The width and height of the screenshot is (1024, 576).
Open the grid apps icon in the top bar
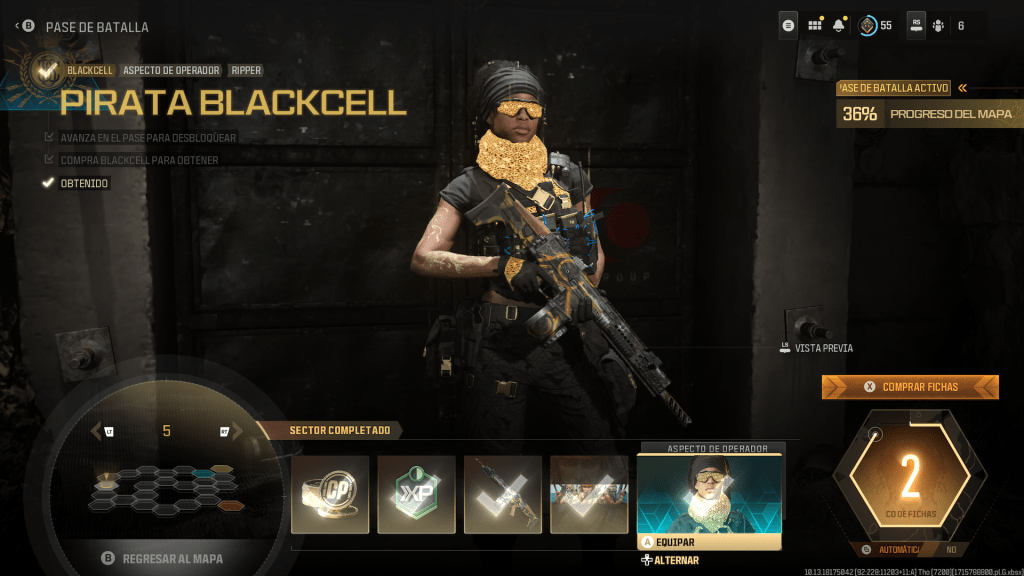click(x=815, y=26)
